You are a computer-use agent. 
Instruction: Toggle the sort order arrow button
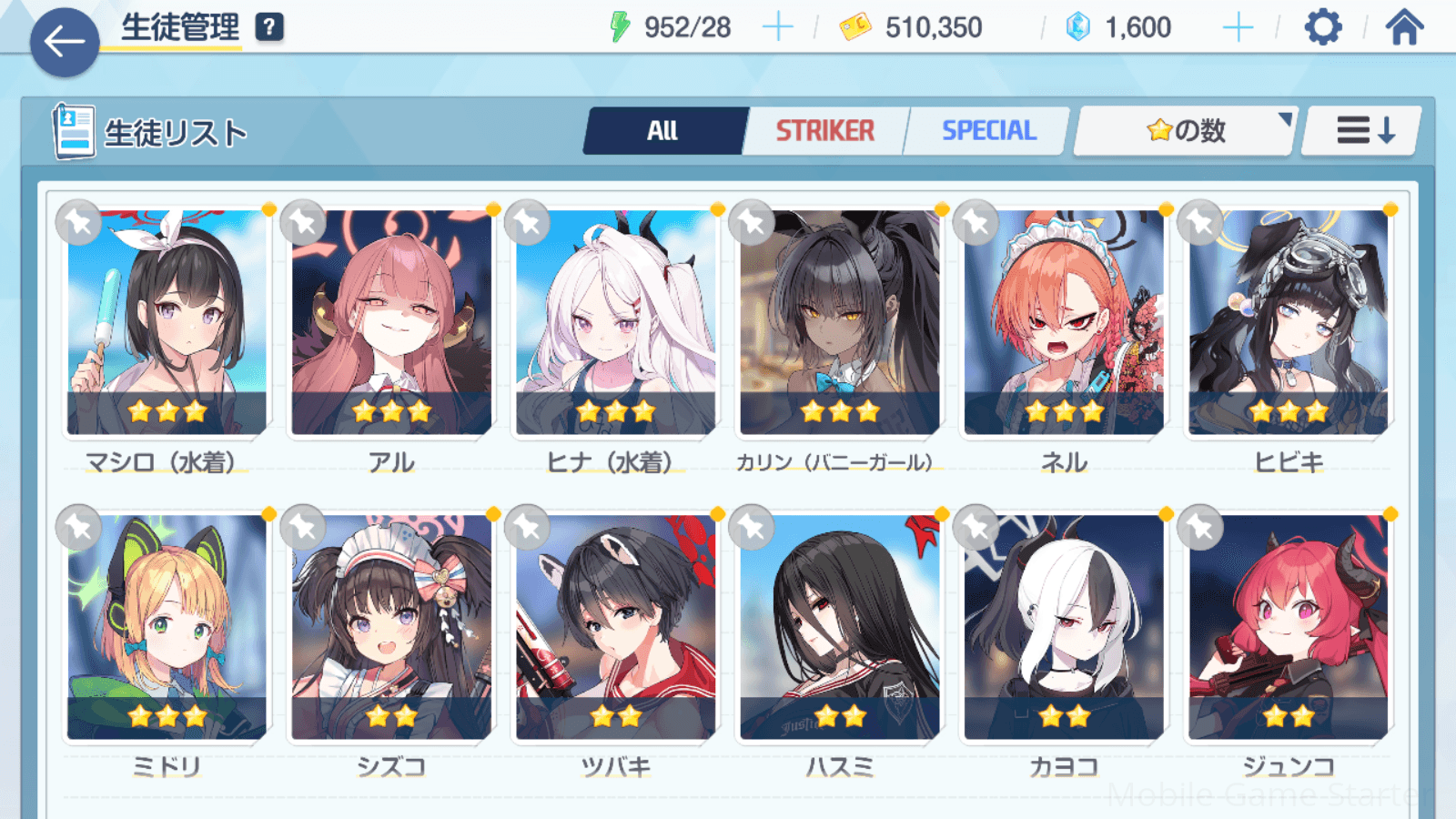[x=1363, y=131]
